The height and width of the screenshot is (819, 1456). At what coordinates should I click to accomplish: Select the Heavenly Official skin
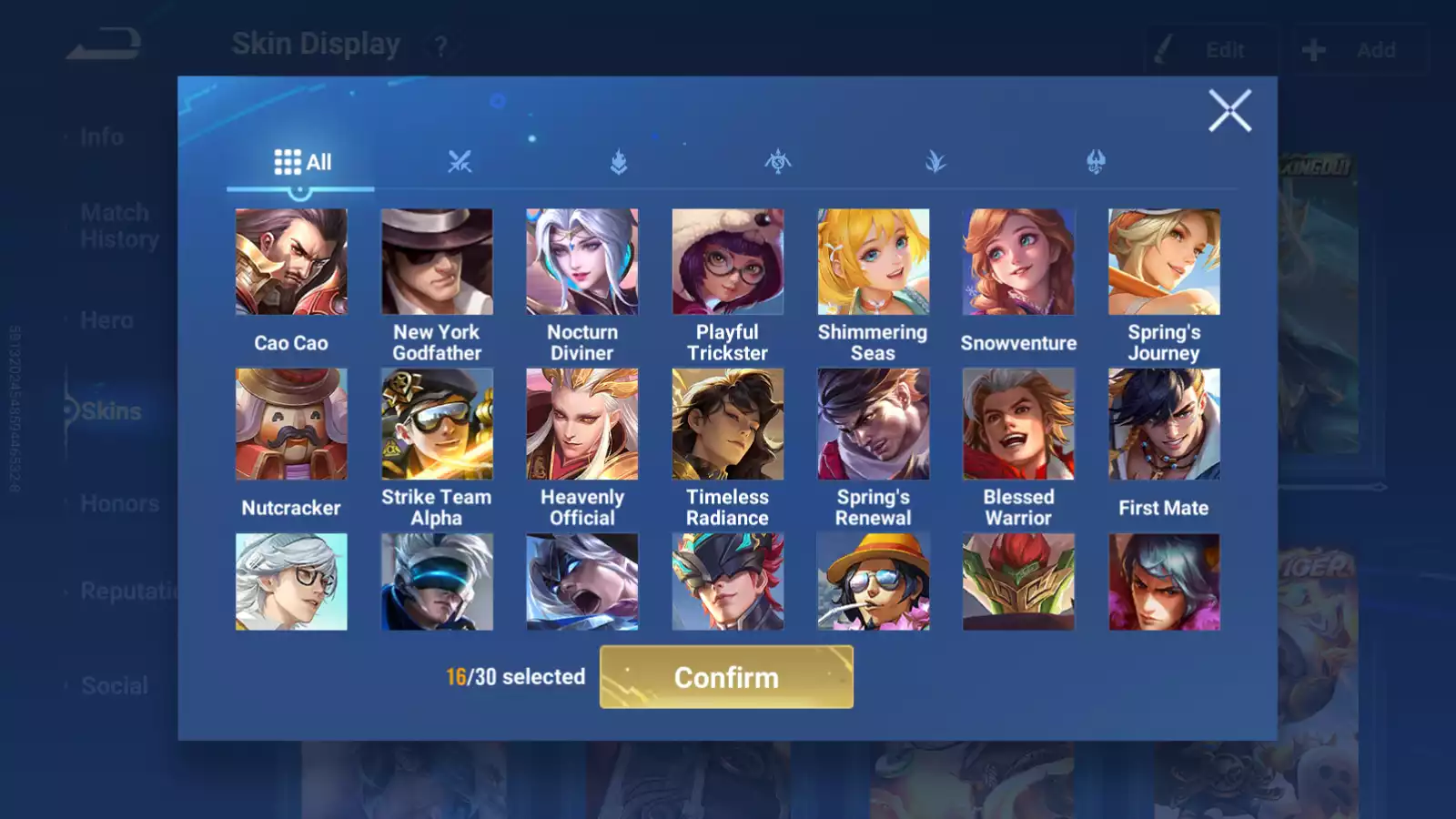point(582,424)
